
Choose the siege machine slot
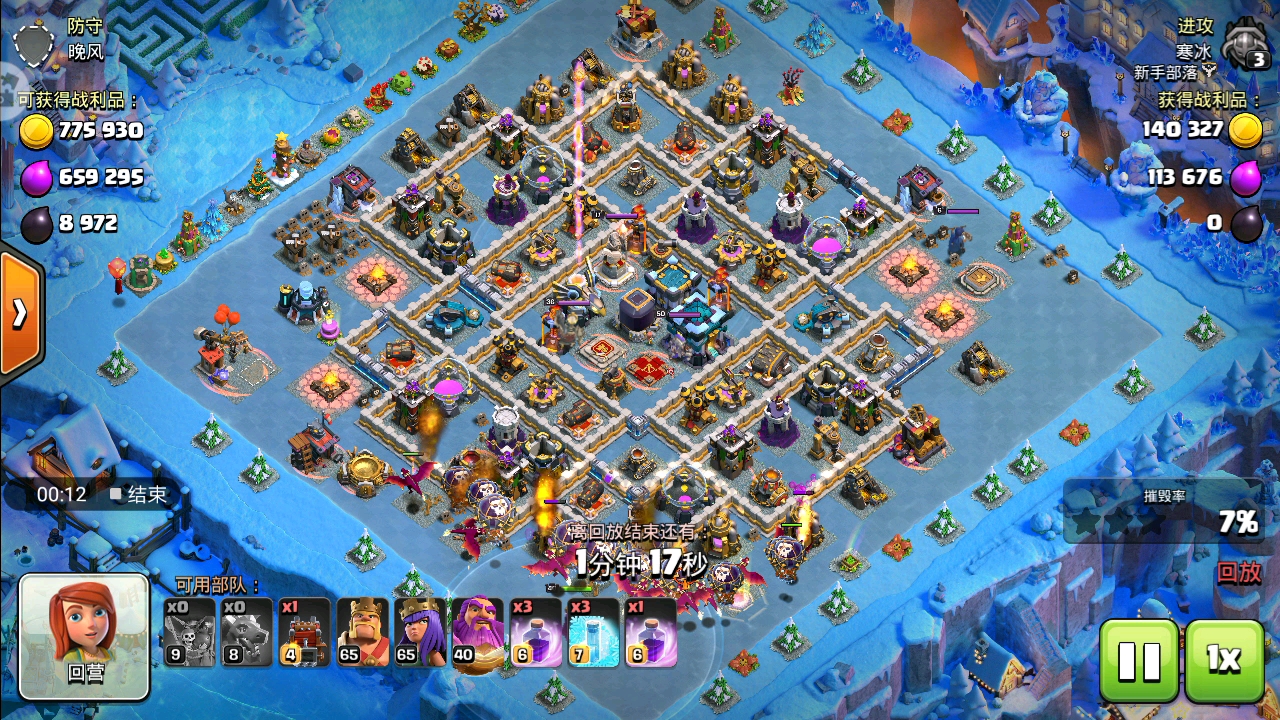[304, 633]
